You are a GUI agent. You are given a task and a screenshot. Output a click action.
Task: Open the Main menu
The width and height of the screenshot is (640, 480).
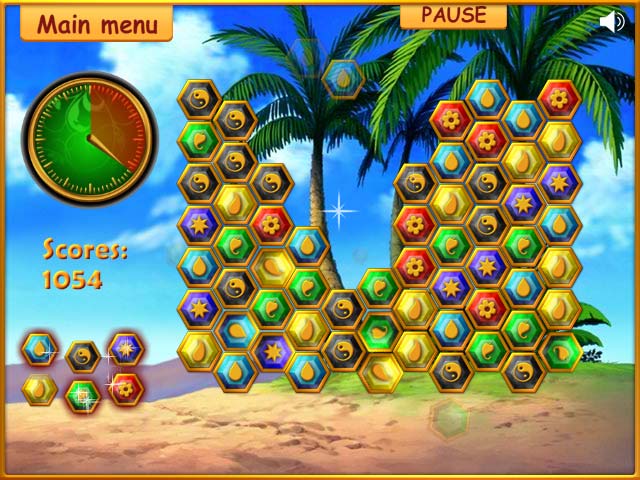pos(96,22)
